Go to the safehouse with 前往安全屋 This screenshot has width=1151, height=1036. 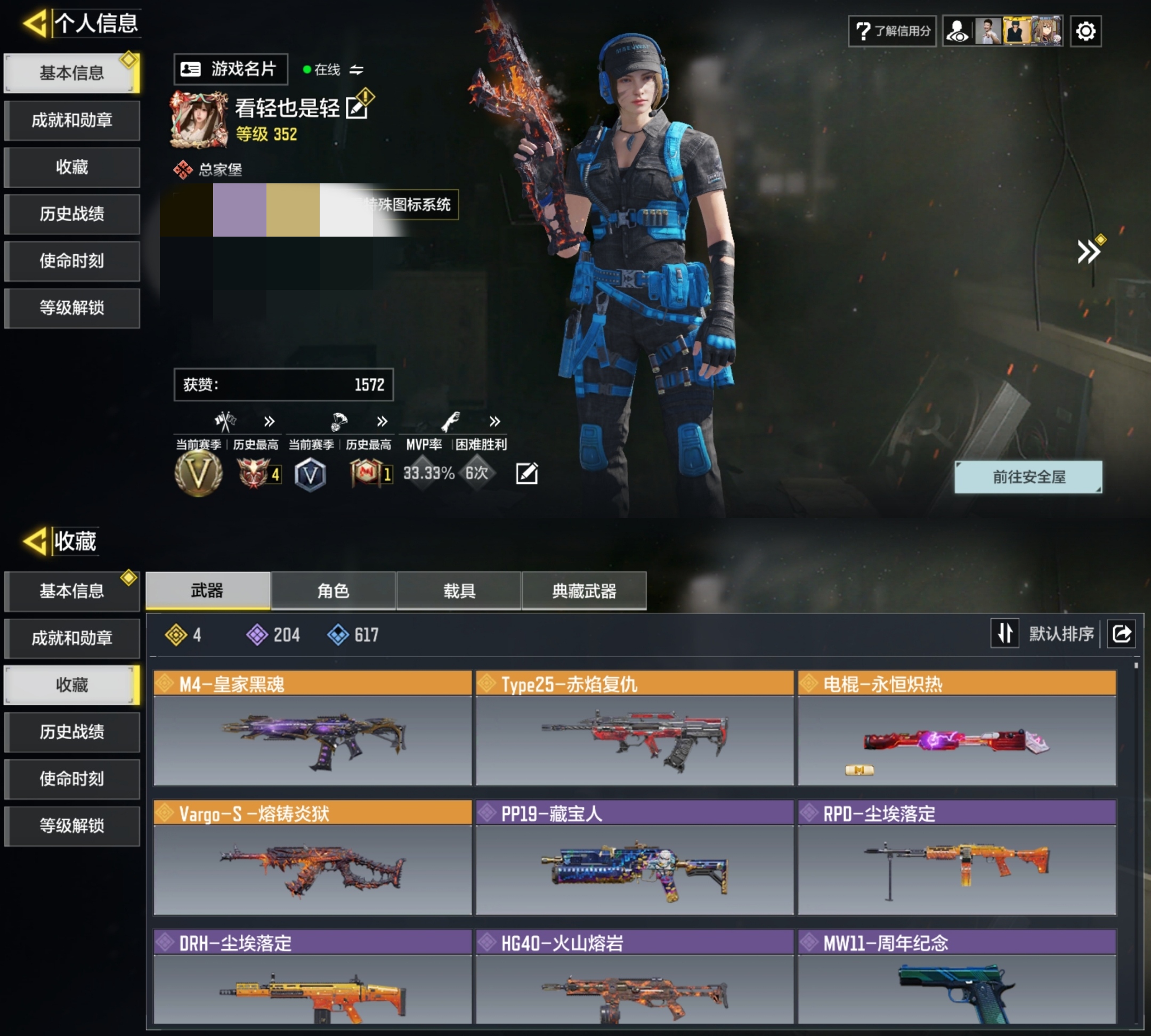point(1027,477)
